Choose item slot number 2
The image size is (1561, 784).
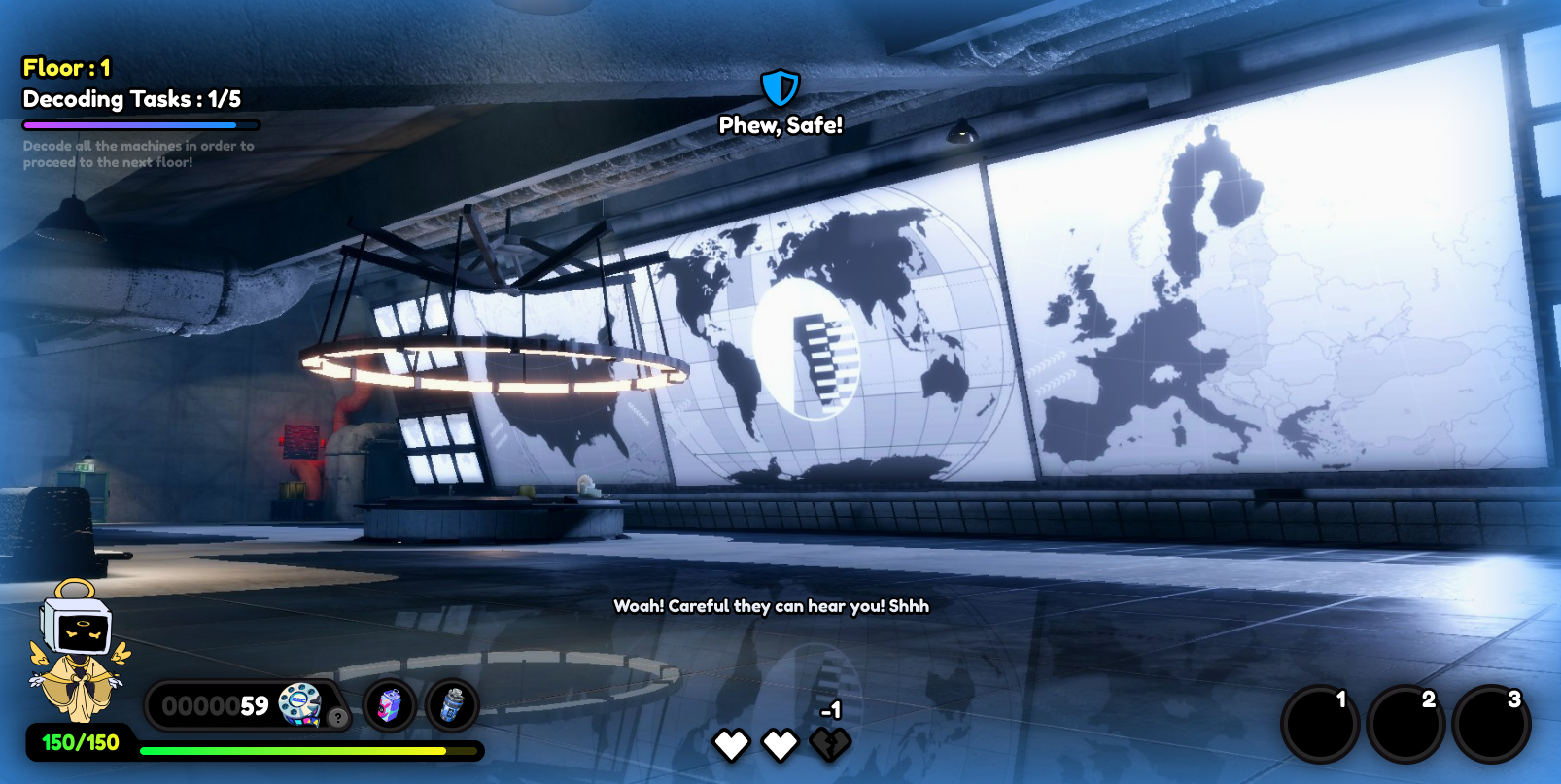[1405, 724]
